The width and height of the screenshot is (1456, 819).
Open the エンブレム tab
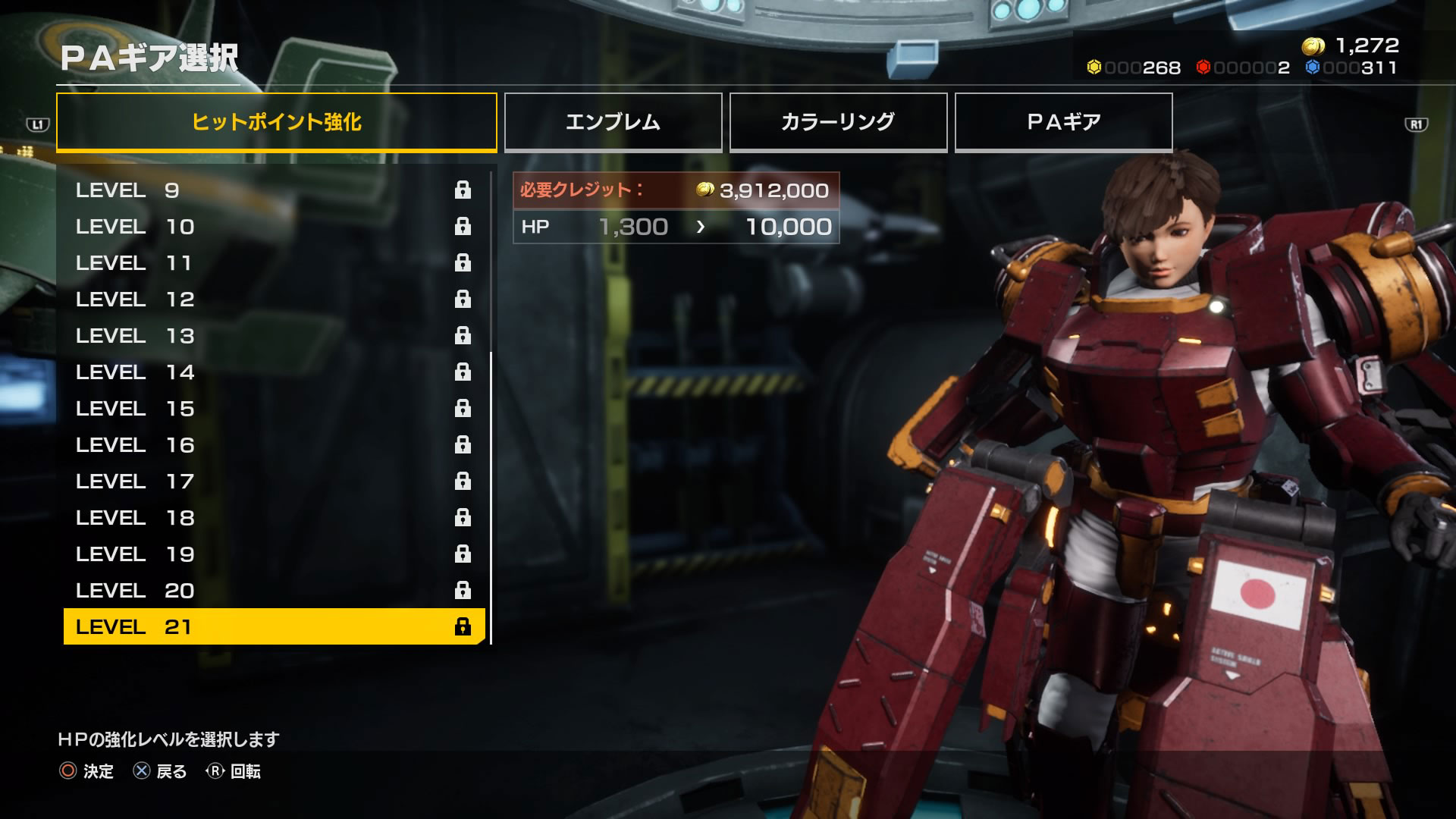click(613, 122)
